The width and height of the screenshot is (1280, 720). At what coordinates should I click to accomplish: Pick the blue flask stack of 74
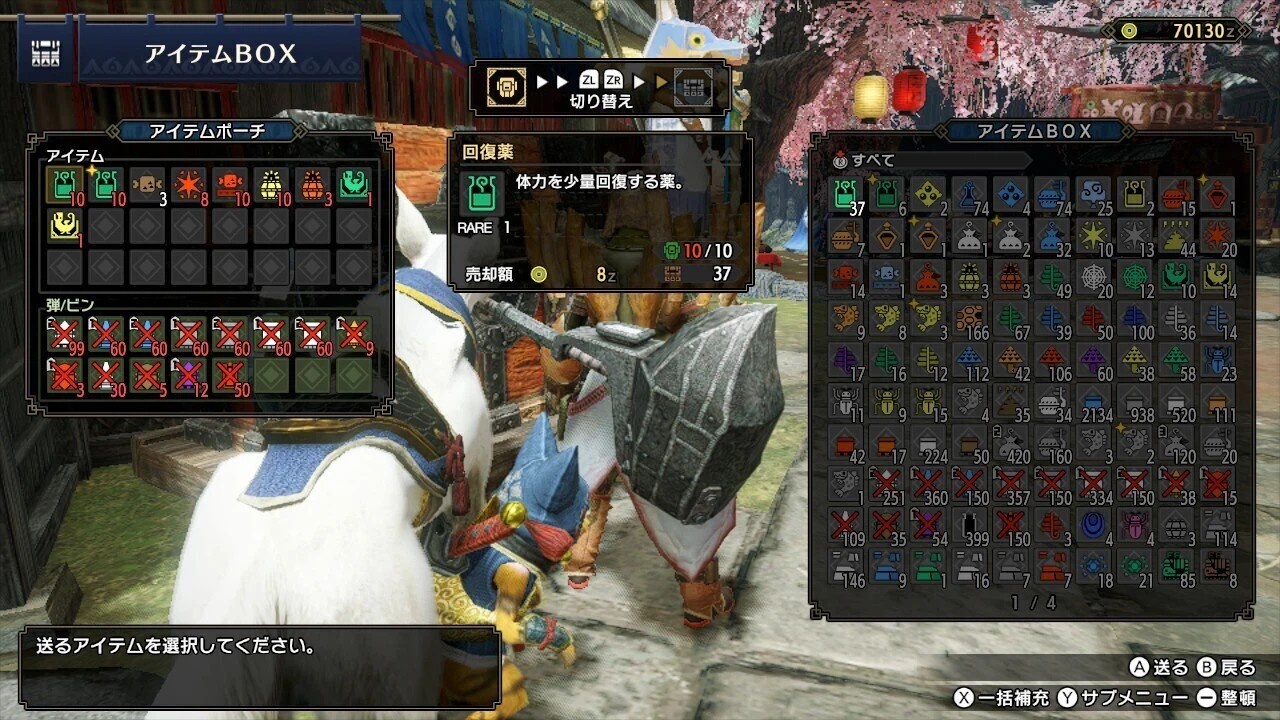point(969,194)
